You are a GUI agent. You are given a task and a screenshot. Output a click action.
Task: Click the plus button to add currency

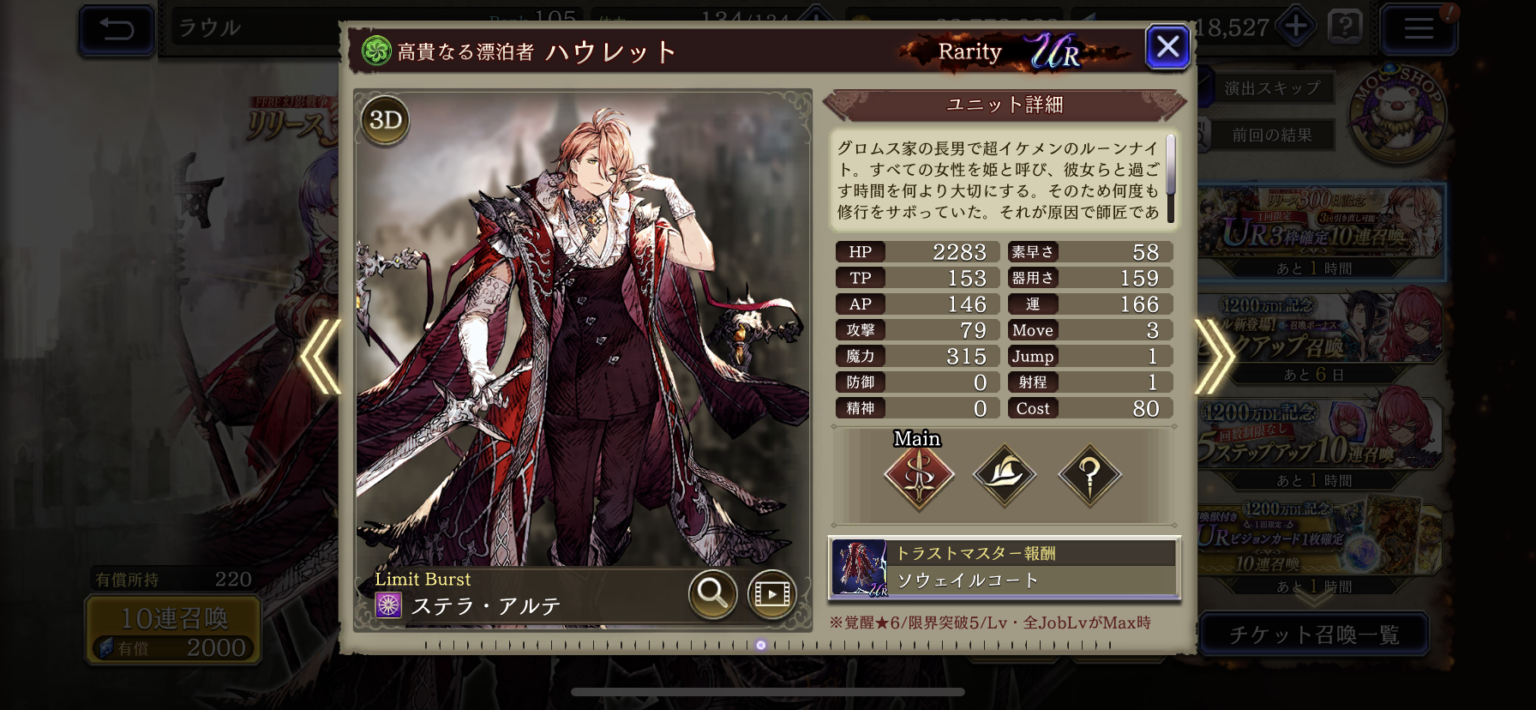pyautogui.click(x=1296, y=27)
